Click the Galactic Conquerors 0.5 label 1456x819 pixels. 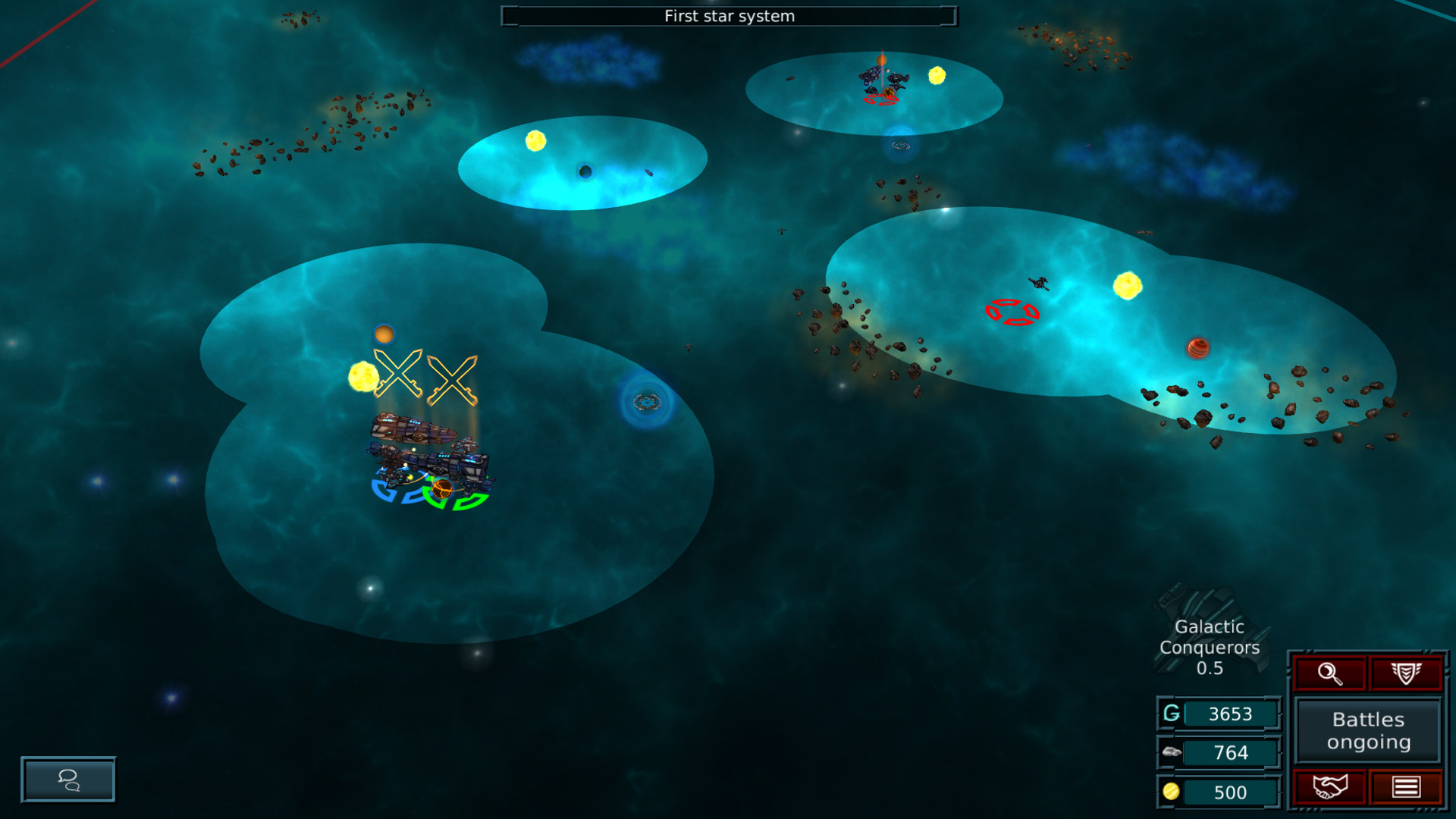pyautogui.click(x=1211, y=648)
